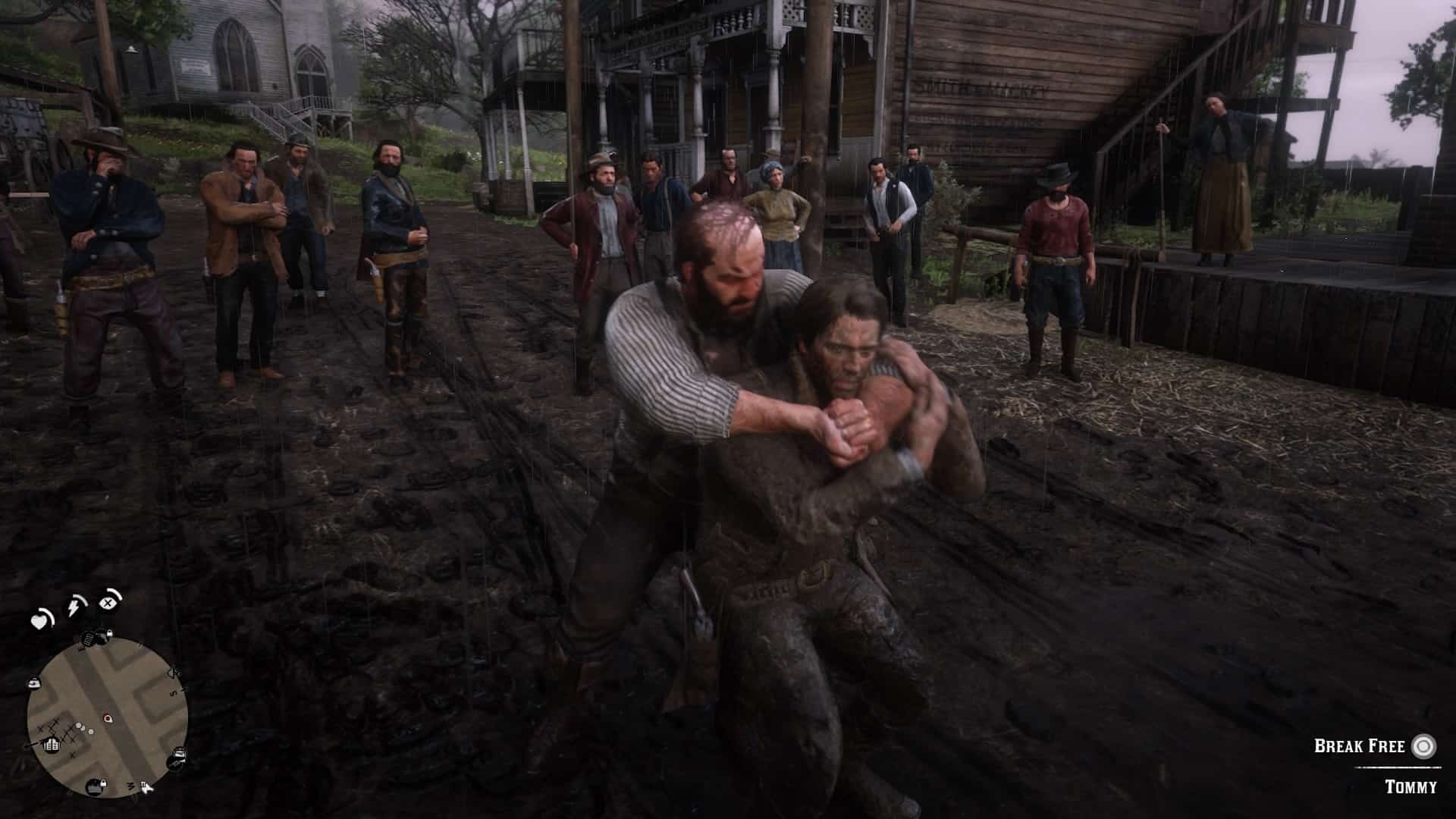Select the saloon hand icon left of minimap
Image resolution: width=1456 pixels, height=819 pixels.
[33, 682]
